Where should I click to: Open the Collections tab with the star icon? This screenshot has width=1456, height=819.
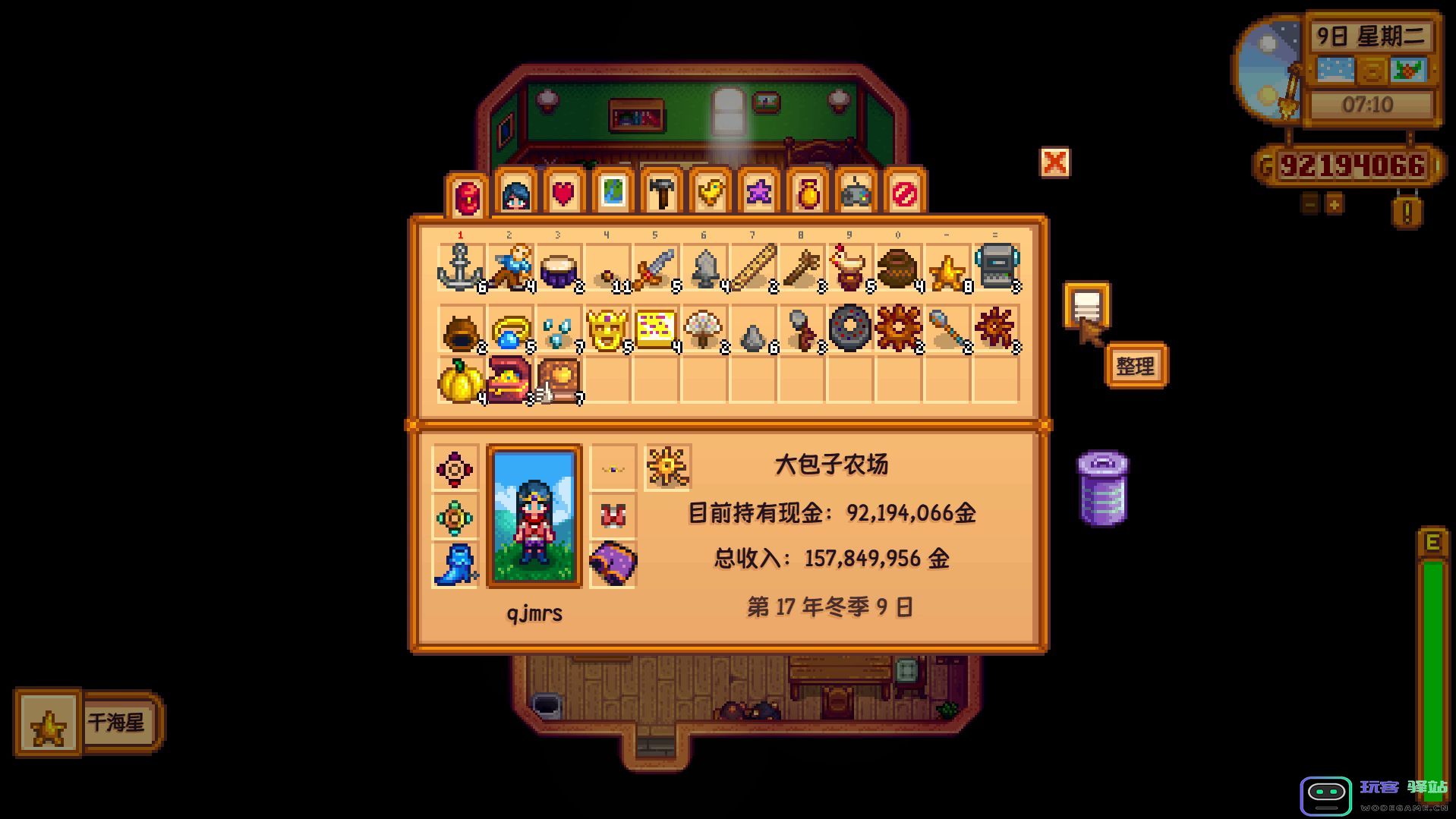pyautogui.click(x=760, y=192)
